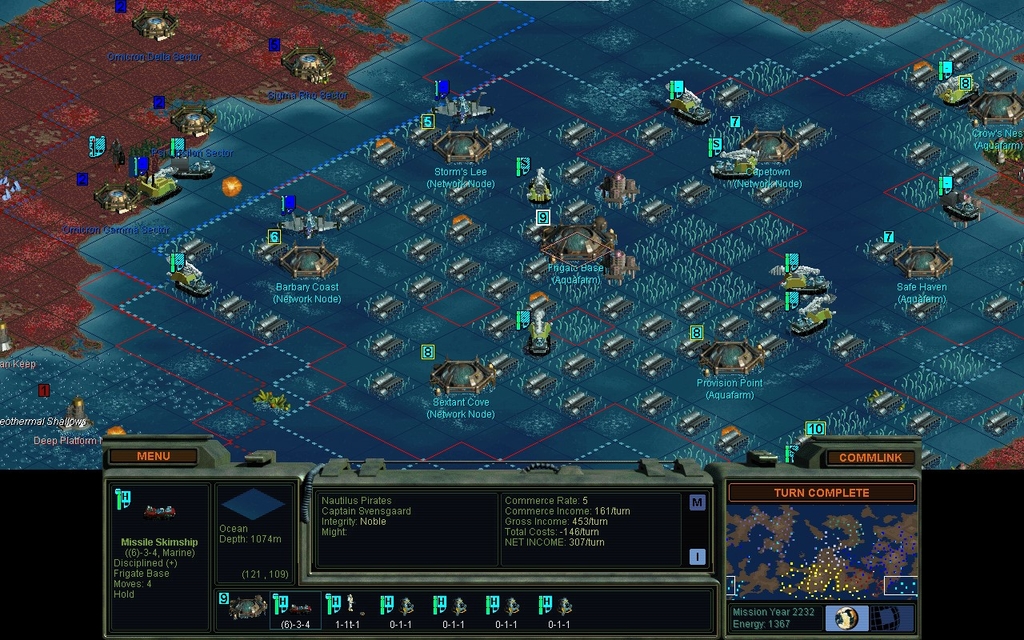
Task: Choose the (6)-3-4 Missile Skimship in stack
Action: coord(297,608)
